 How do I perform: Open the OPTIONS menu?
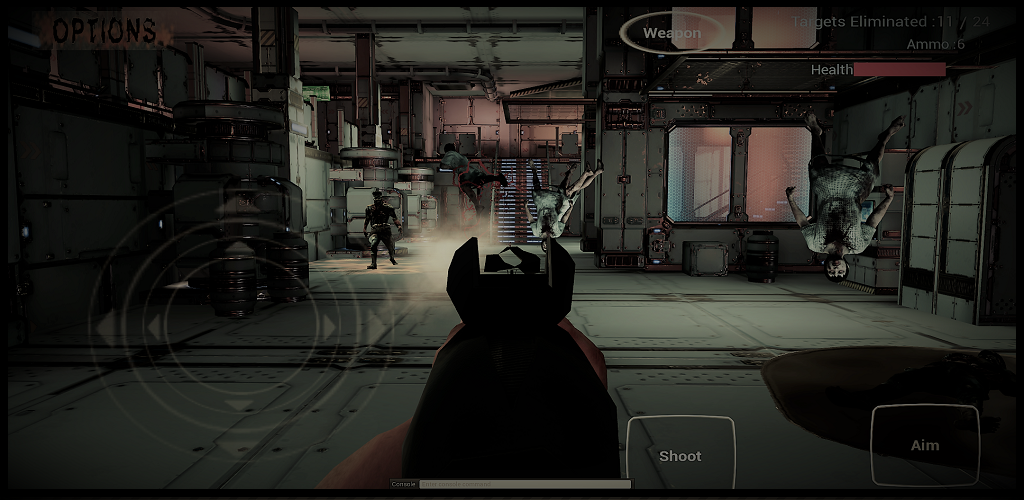pyautogui.click(x=104, y=31)
